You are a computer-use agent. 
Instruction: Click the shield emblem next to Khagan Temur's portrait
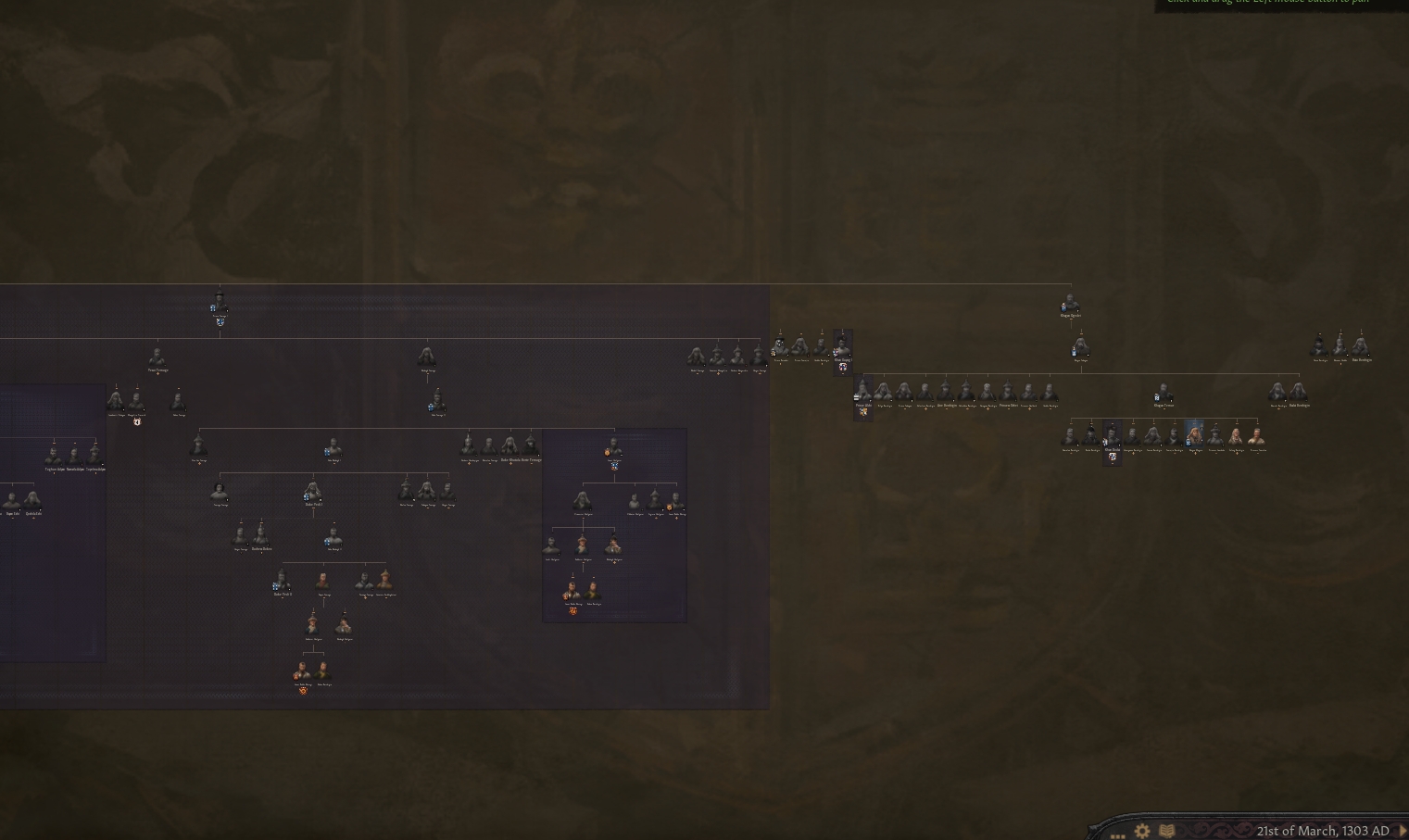[1156, 395]
